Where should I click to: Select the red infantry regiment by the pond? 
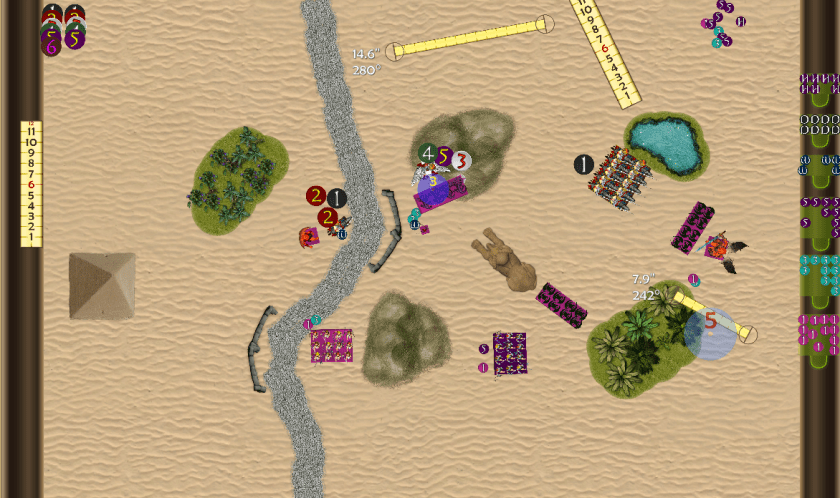(620, 180)
